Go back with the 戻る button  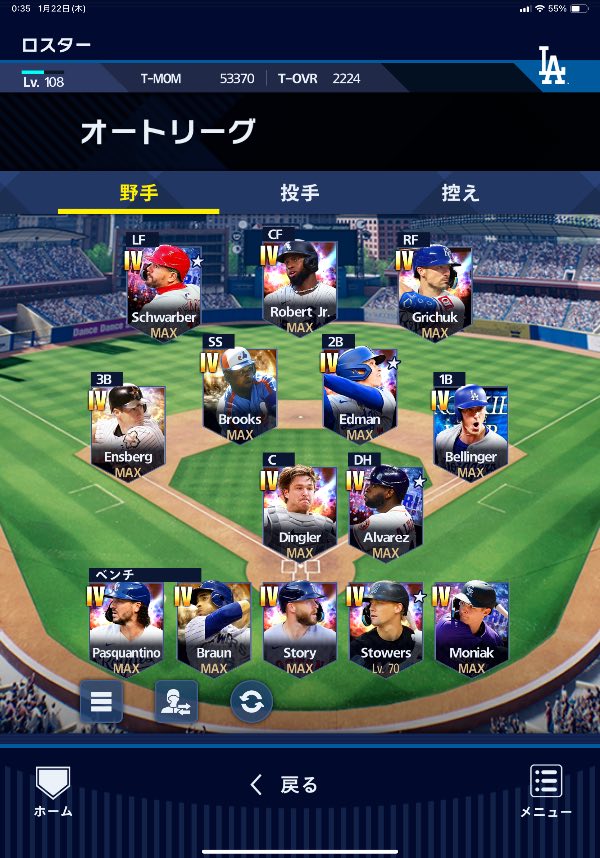(284, 785)
